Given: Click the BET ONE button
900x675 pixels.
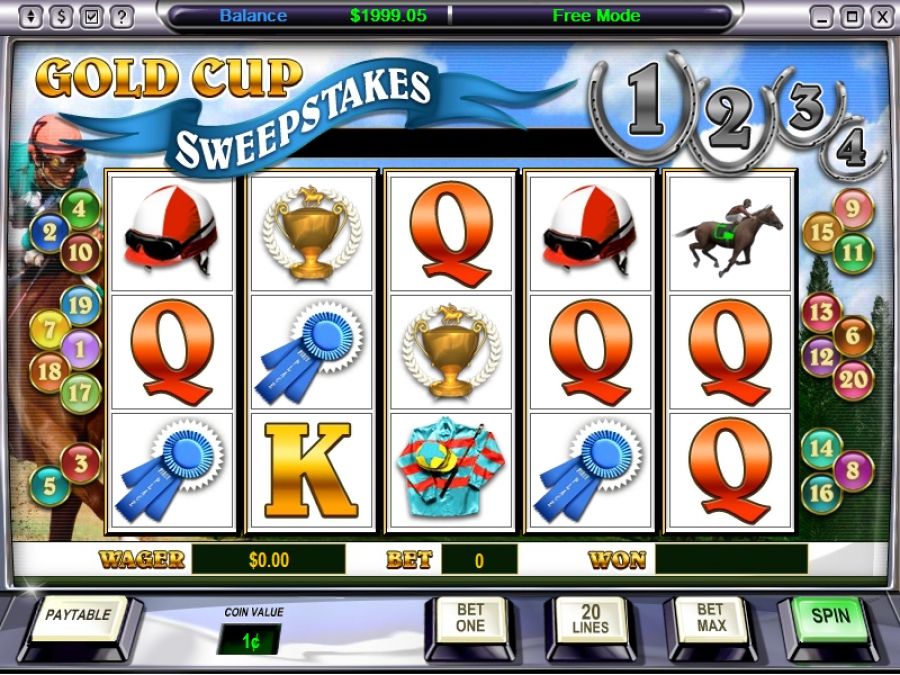Looking at the screenshot, I should point(469,617).
